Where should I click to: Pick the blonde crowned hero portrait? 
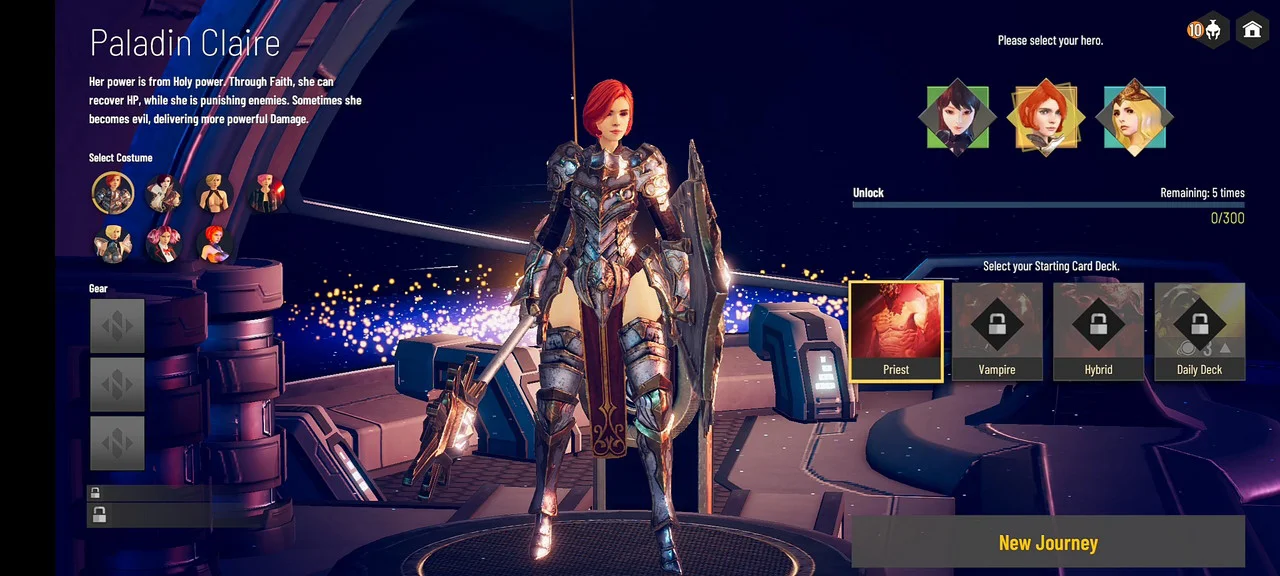point(1134,117)
